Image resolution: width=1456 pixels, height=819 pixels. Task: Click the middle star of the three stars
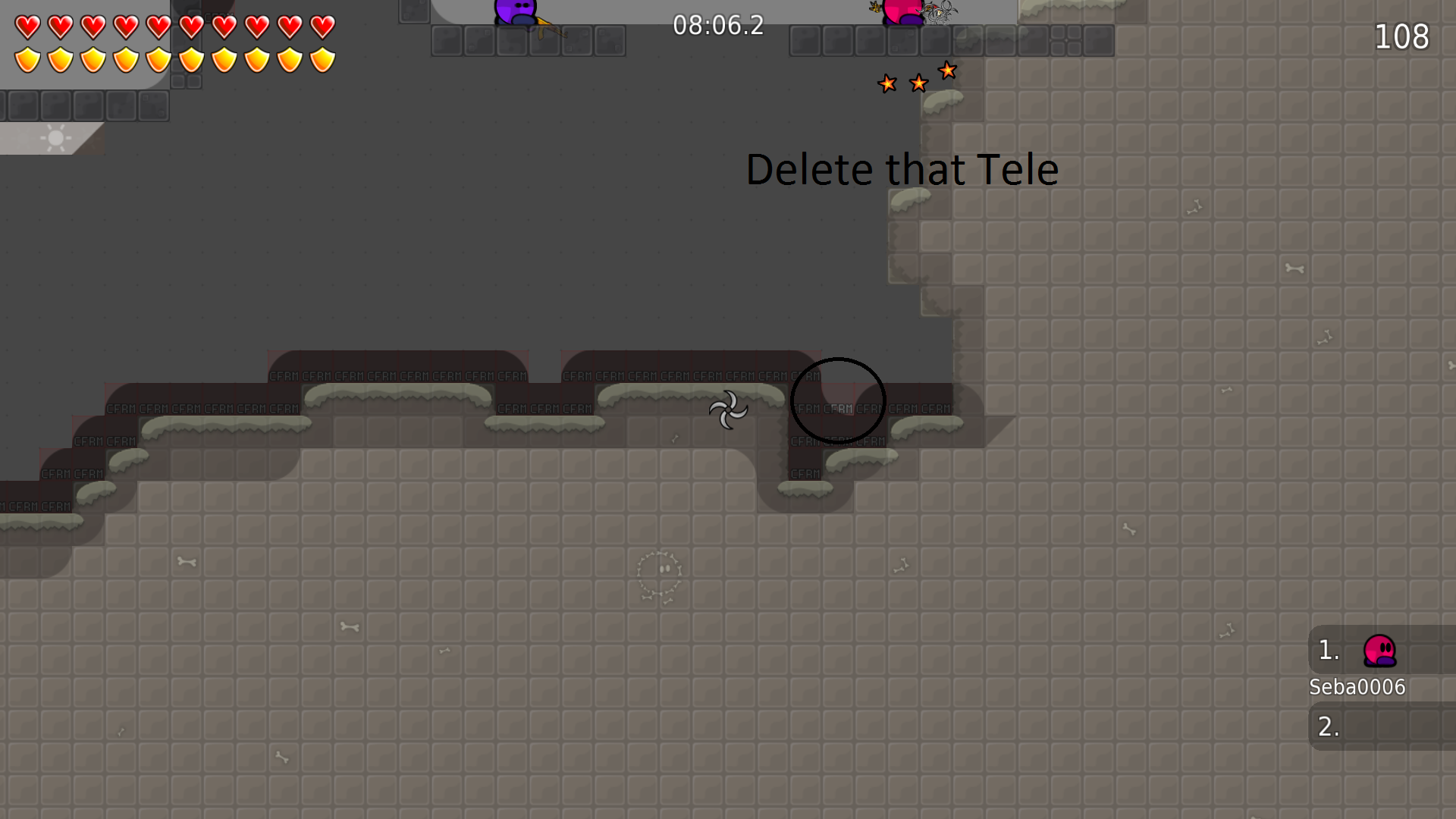pos(918,82)
